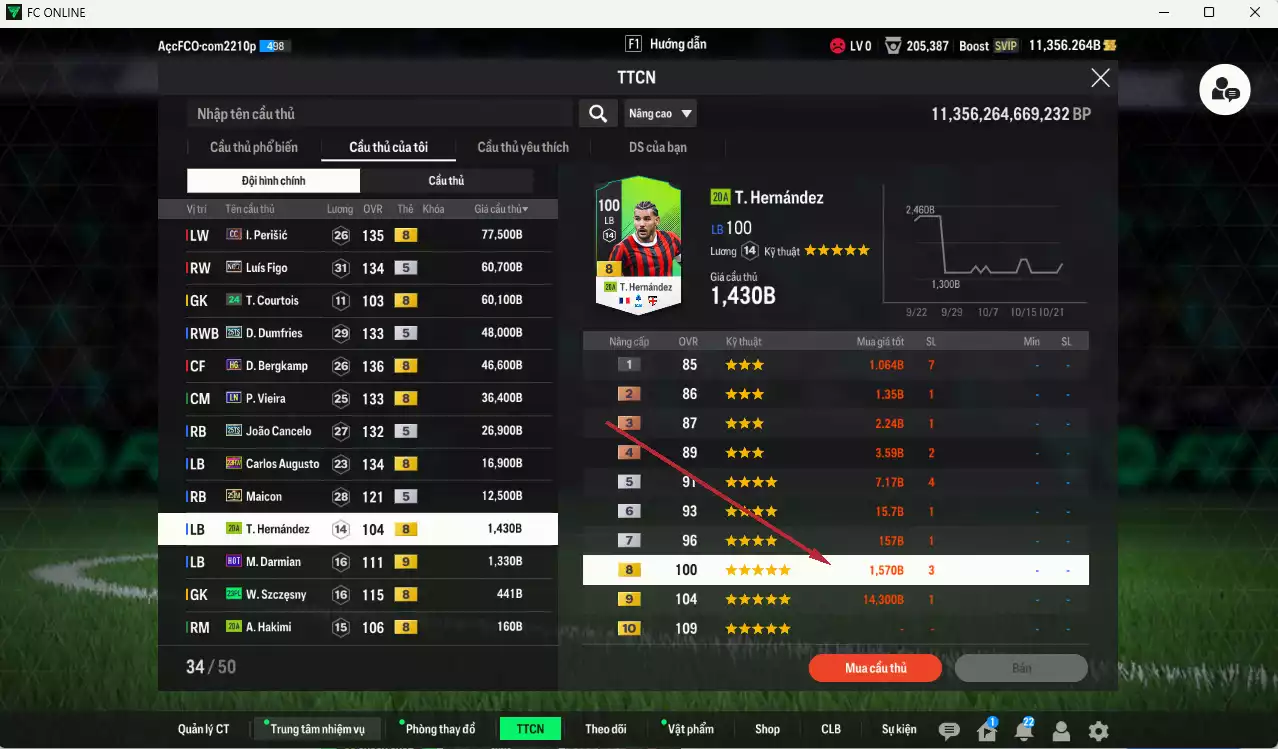
Task: Click the player name search field
Action: pyautogui.click(x=380, y=114)
